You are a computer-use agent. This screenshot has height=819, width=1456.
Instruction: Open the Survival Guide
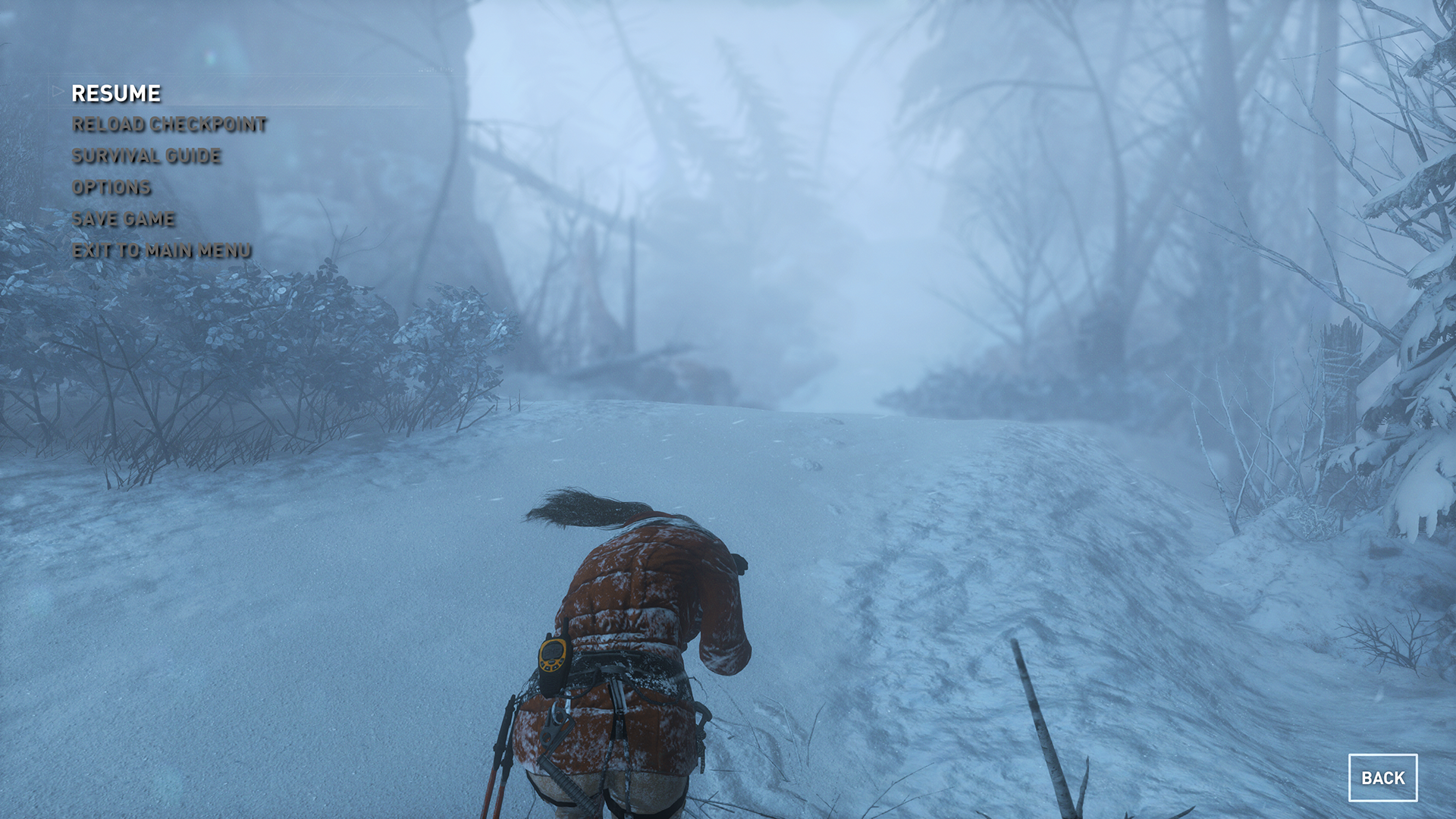click(x=146, y=156)
